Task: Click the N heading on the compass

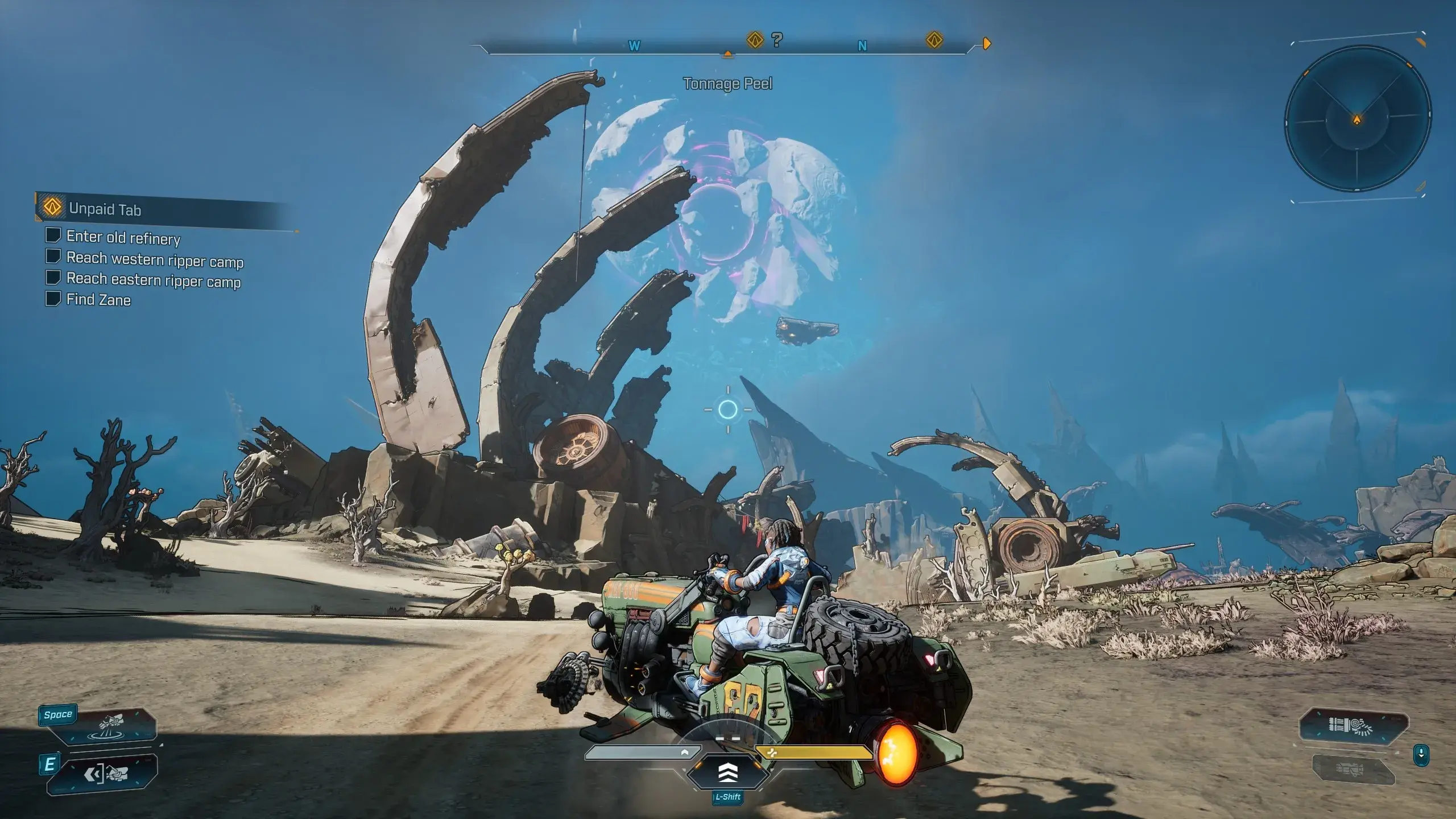Action: [x=862, y=46]
